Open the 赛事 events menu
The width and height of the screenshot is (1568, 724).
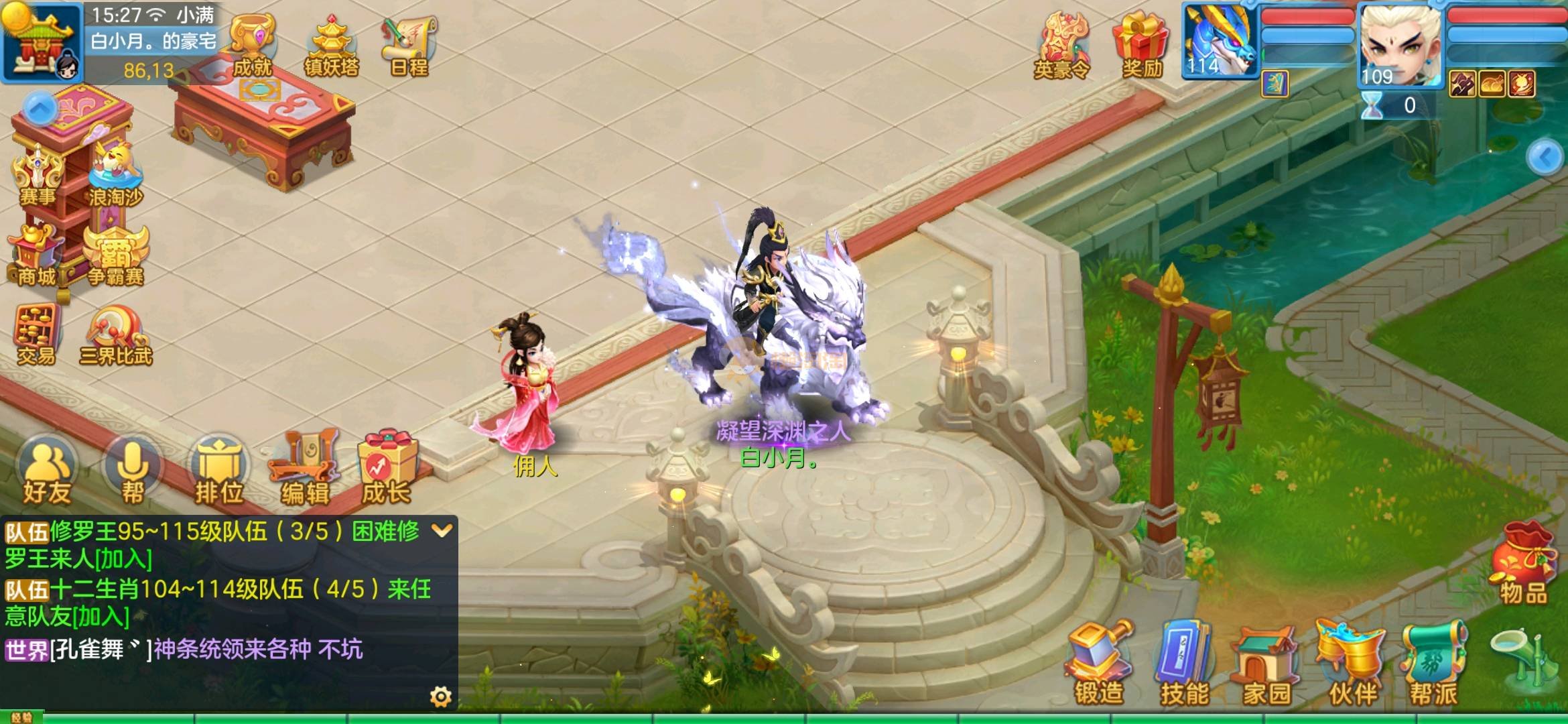[x=38, y=174]
